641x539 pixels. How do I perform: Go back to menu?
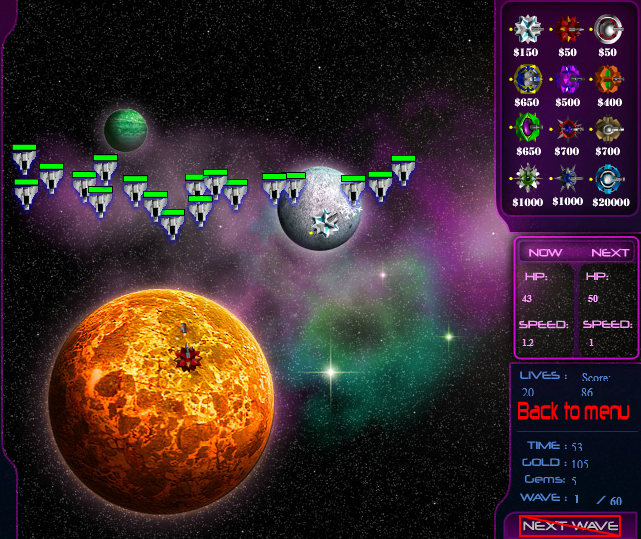click(x=573, y=411)
